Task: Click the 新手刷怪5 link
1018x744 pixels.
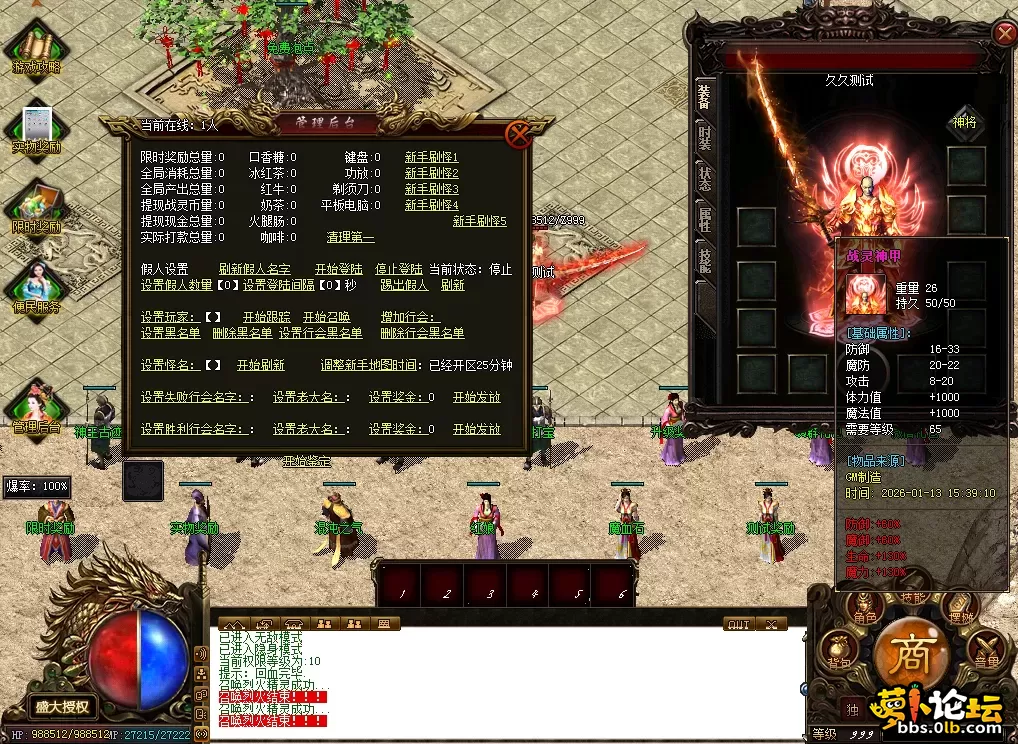Action: click(x=479, y=221)
